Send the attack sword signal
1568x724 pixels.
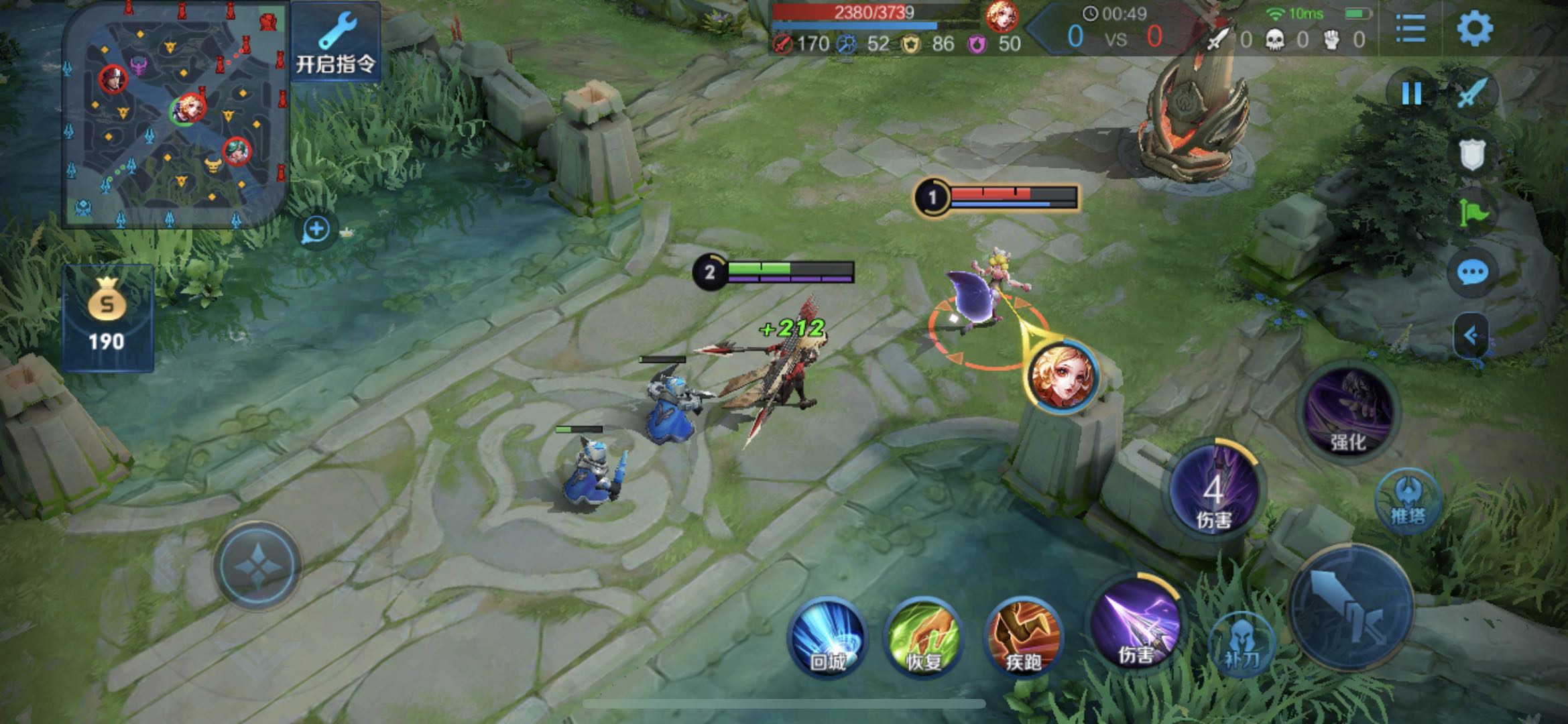[1472, 93]
